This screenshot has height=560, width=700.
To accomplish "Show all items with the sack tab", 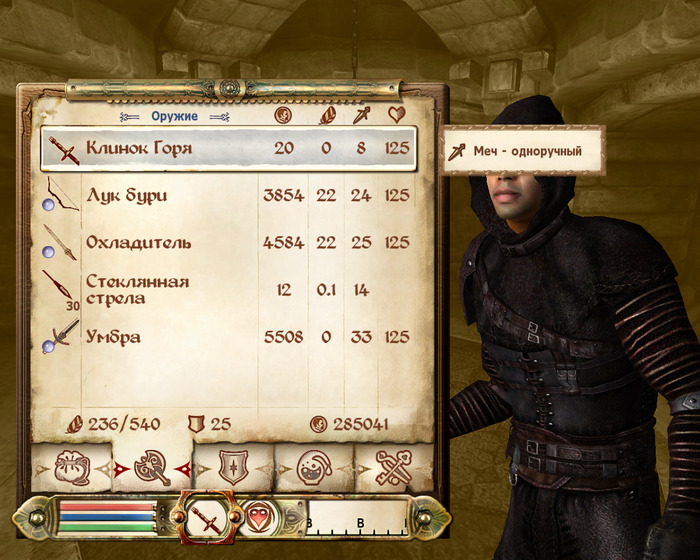I will [70, 467].
